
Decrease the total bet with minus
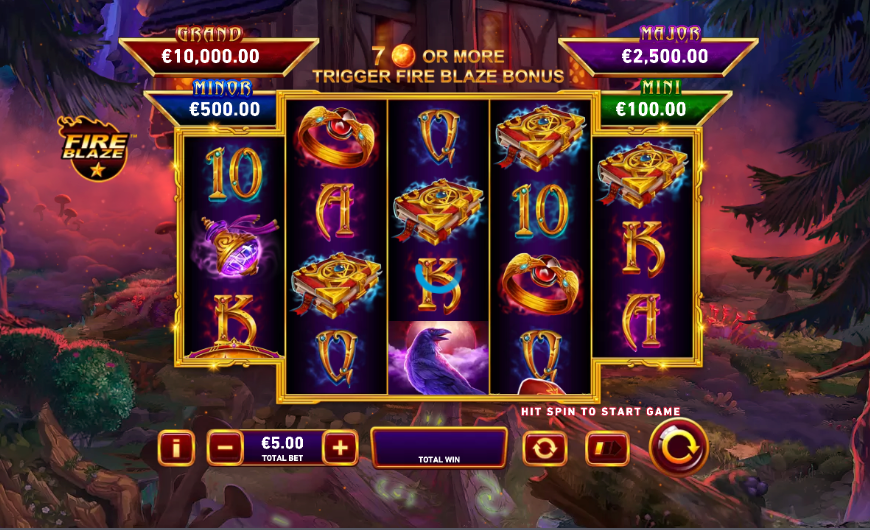coord(225,448)
